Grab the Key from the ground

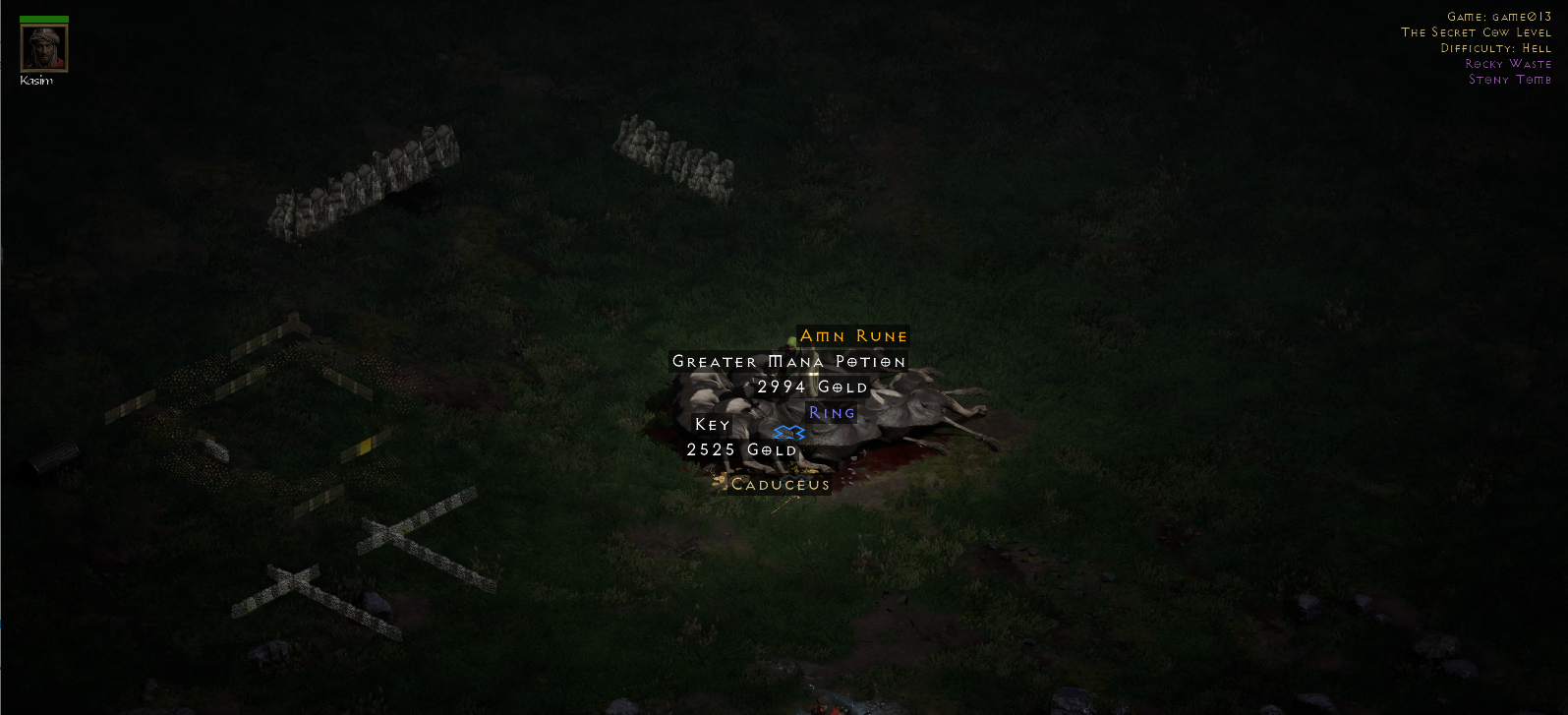point(711,424)
